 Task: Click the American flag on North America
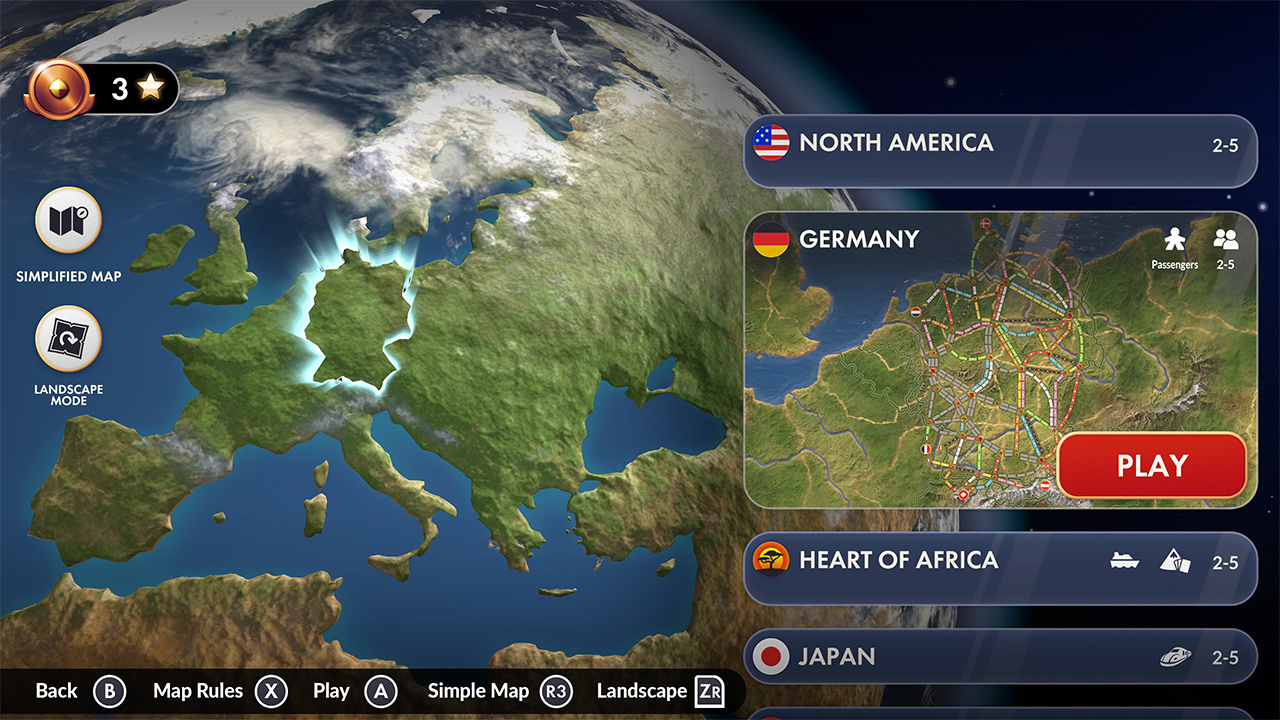pos(770,142)
